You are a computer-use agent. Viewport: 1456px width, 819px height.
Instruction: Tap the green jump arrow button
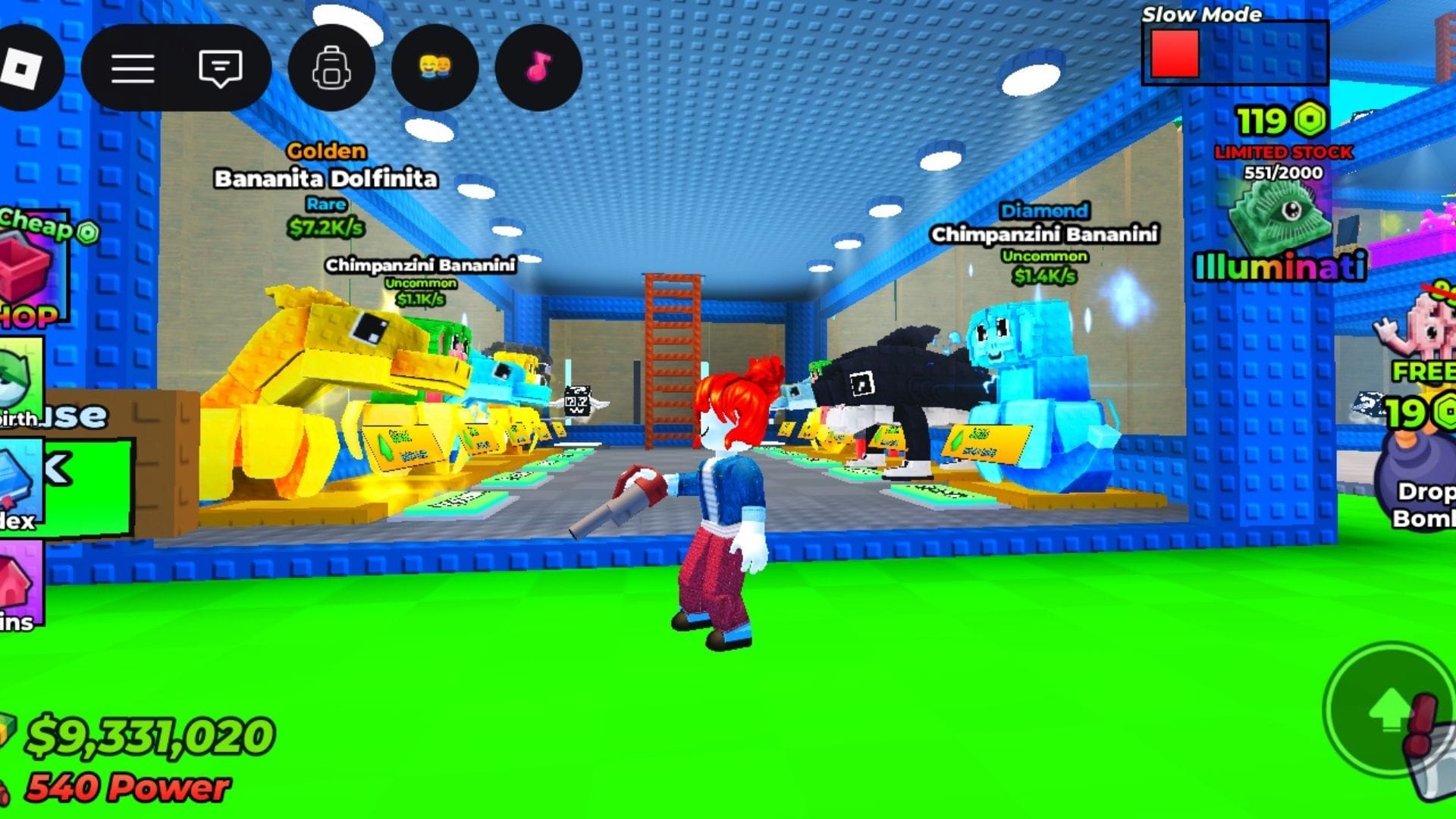(x=1389, y=711)
